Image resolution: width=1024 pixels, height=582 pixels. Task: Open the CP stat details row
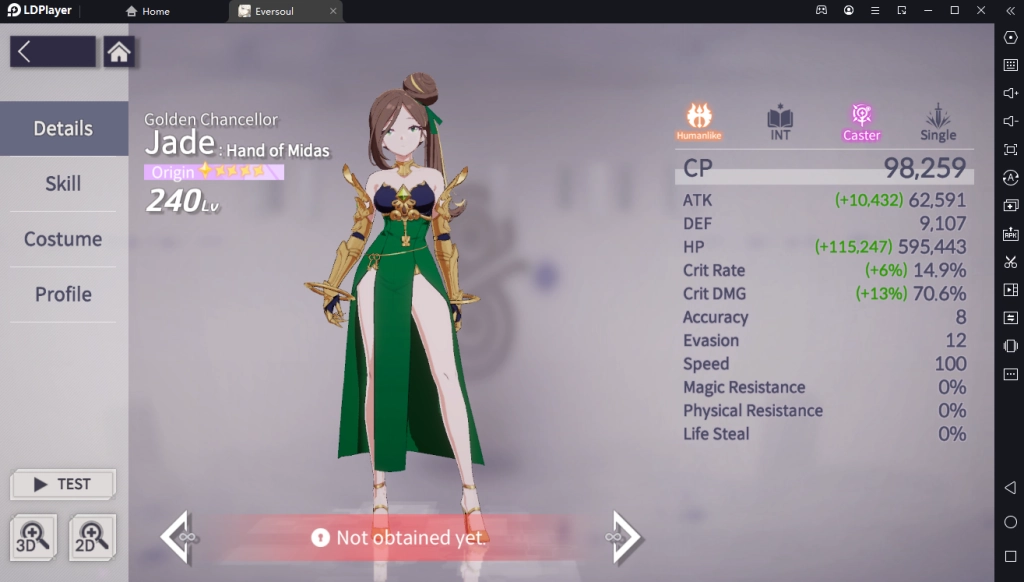(x=824, y=168)
